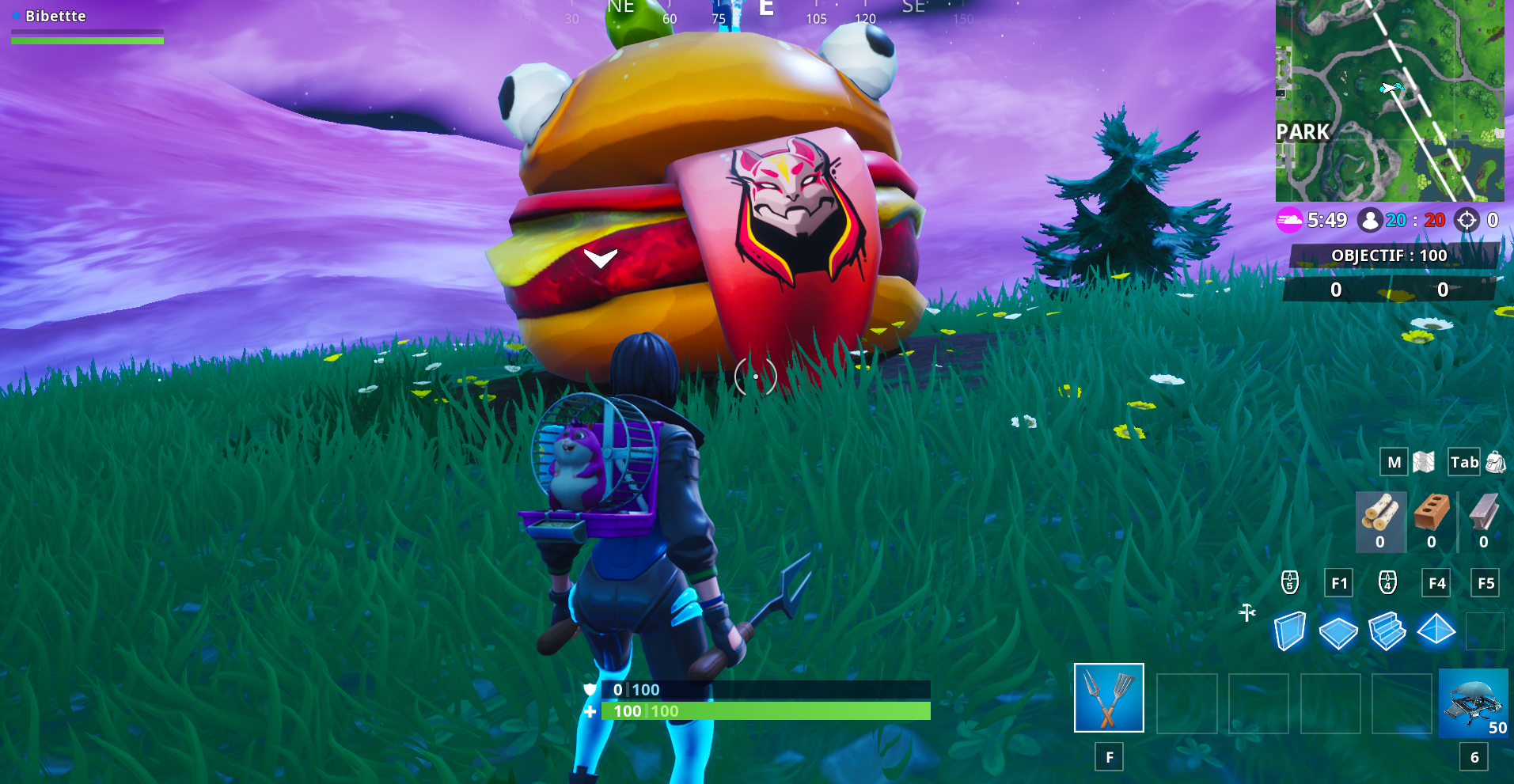Open trap slot F5
The height and width of the screenshot is (784, 1514).
[x=1485, y=582]
